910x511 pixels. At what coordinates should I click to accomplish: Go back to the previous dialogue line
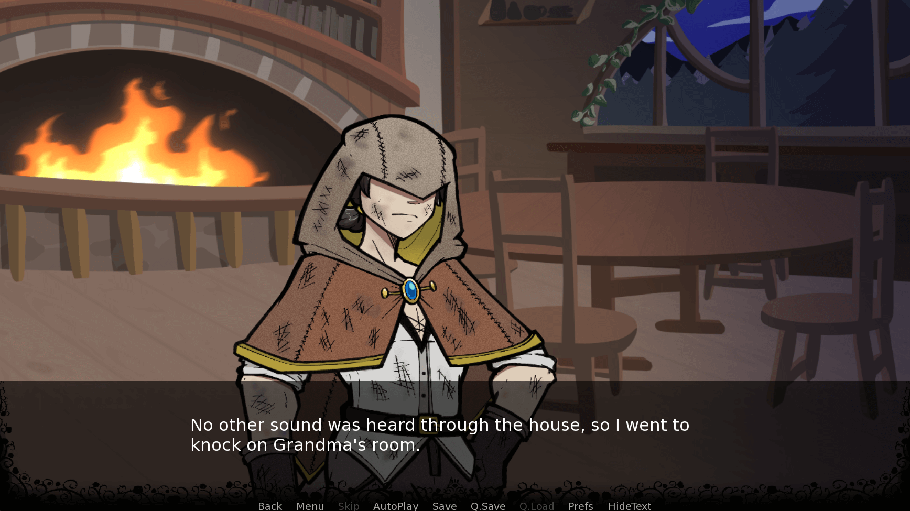(270, 506)
